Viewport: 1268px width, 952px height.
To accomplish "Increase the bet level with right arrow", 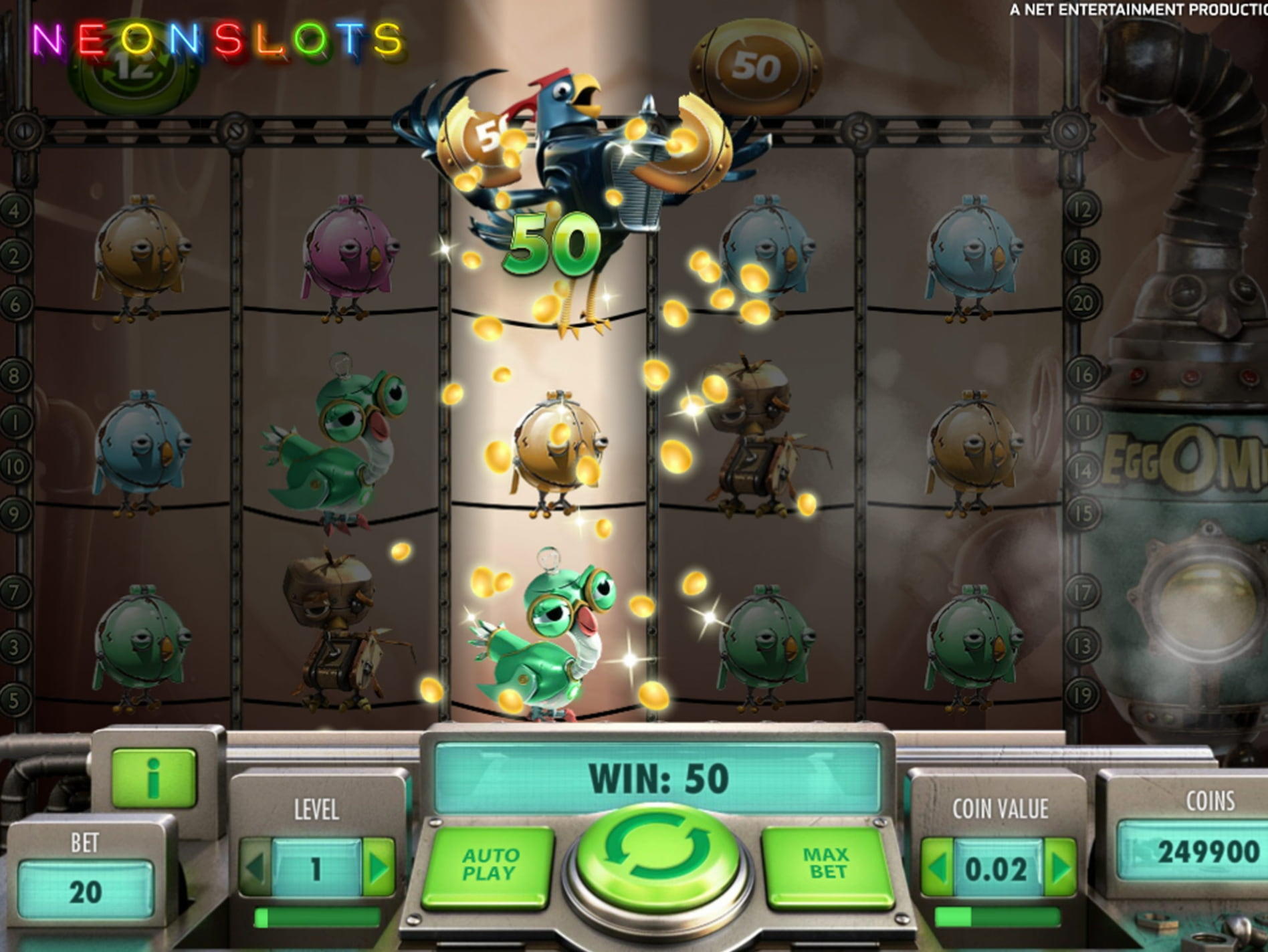I will [379, 868].
